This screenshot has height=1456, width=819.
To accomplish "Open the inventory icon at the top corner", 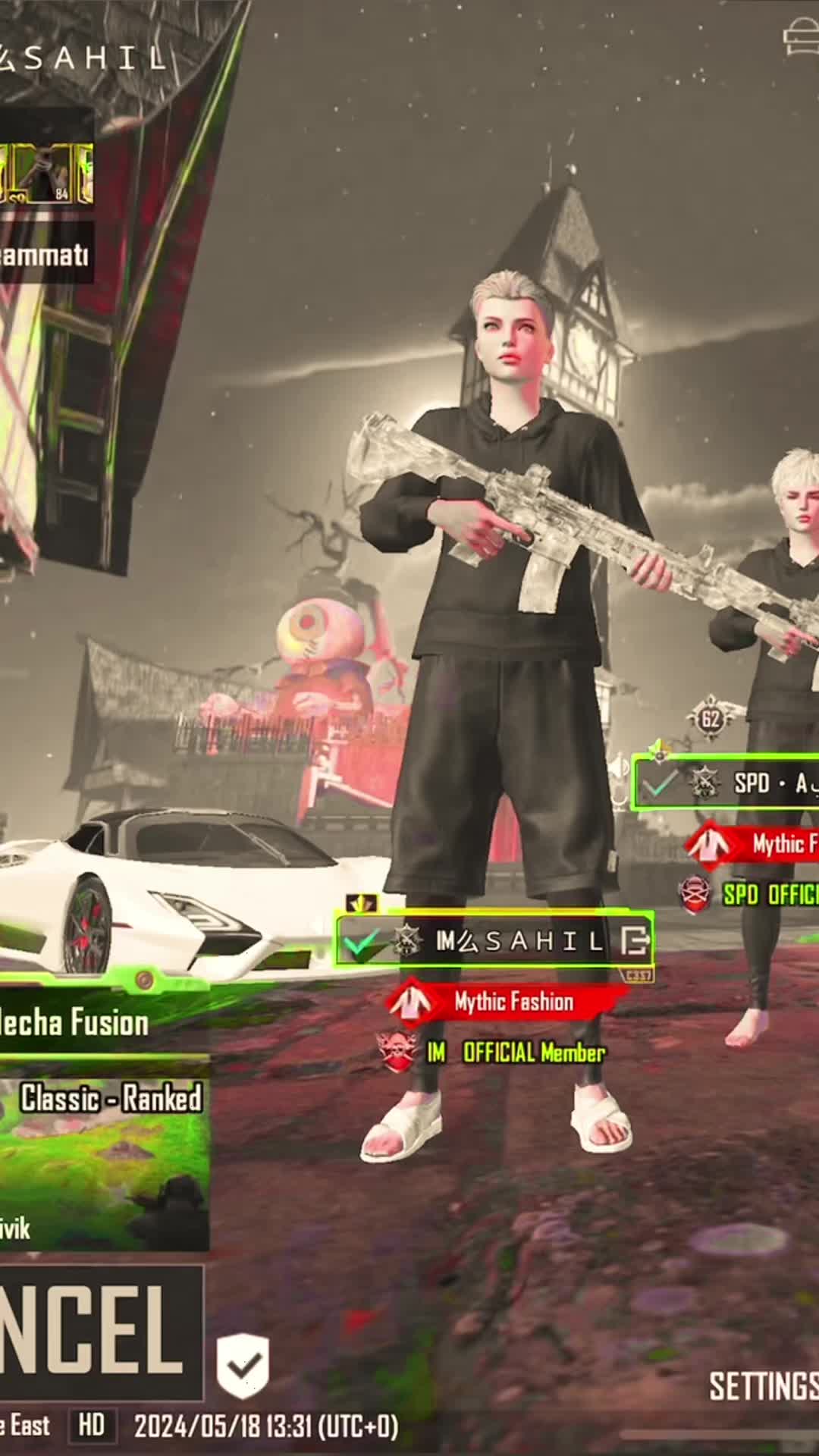I will (801, 36).
